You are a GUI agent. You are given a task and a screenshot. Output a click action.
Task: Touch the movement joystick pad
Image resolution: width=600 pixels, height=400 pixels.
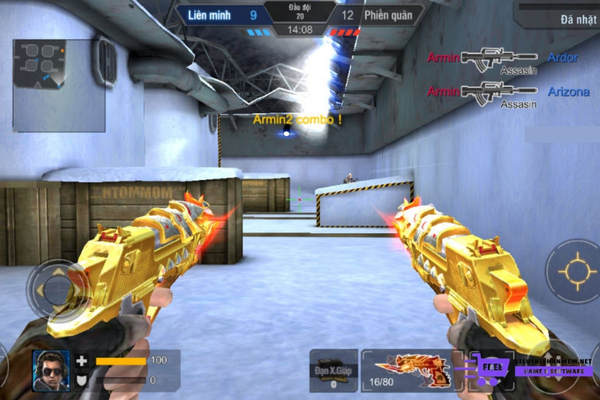[x=57, y=289]
